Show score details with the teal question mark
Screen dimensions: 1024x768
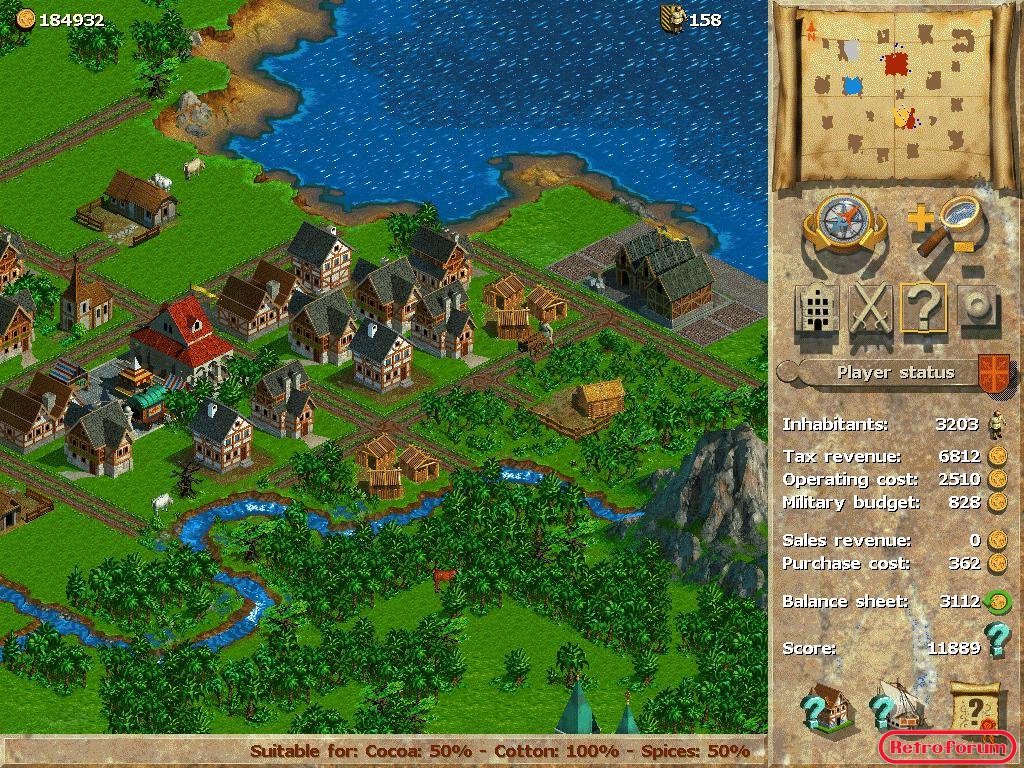click(996, 640)
